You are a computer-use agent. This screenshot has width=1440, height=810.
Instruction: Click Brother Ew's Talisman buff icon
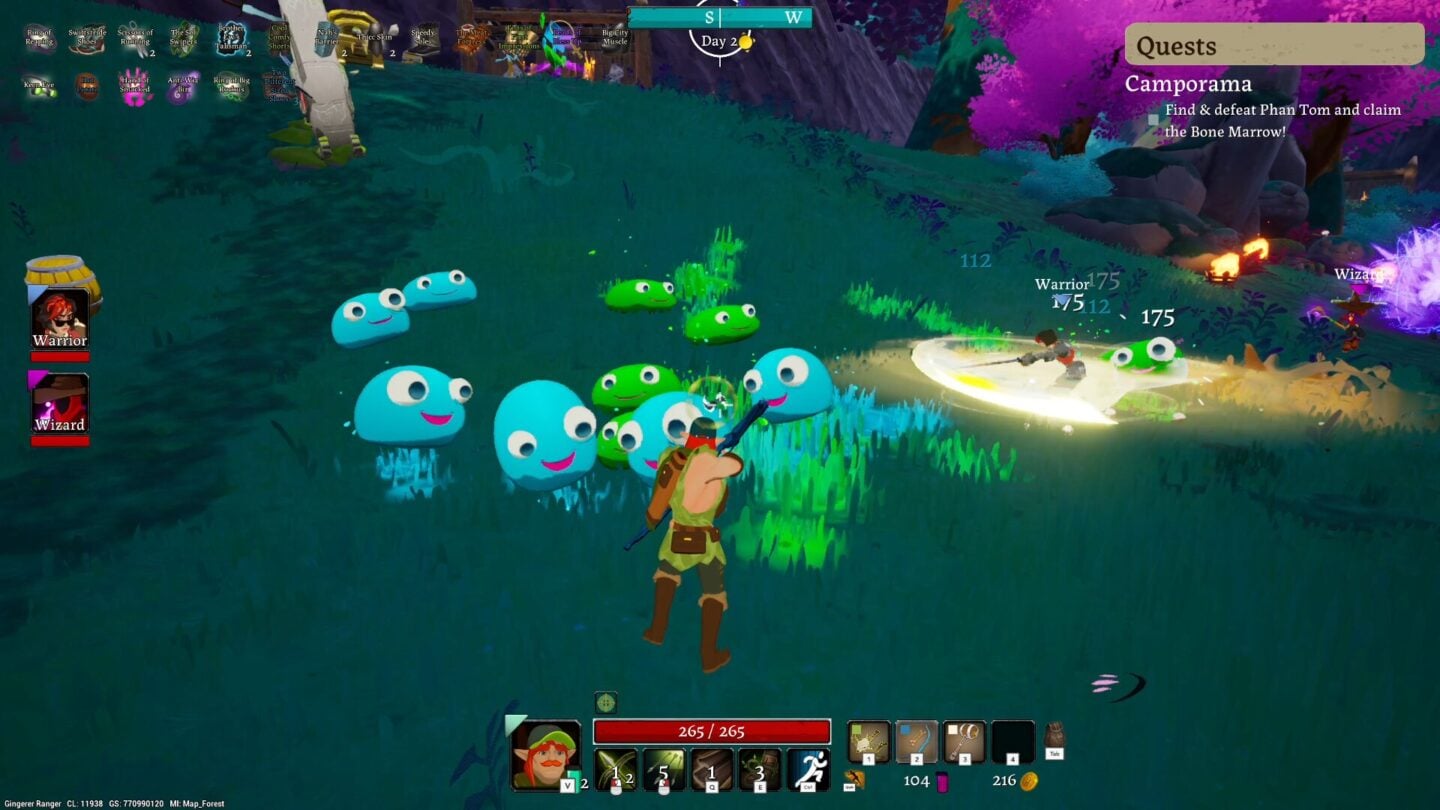coord(231,38)
